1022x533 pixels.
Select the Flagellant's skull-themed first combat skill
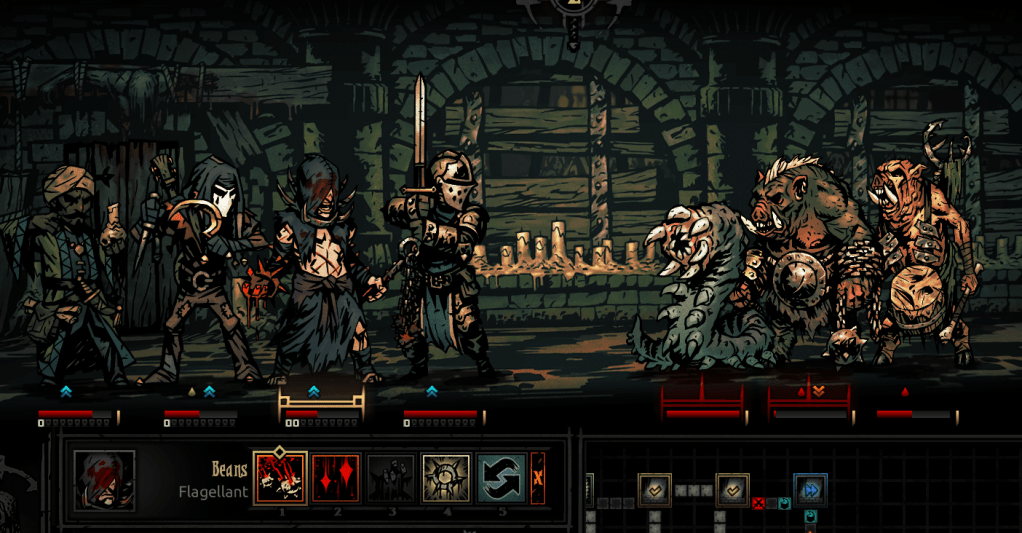(x=280, y=478)
